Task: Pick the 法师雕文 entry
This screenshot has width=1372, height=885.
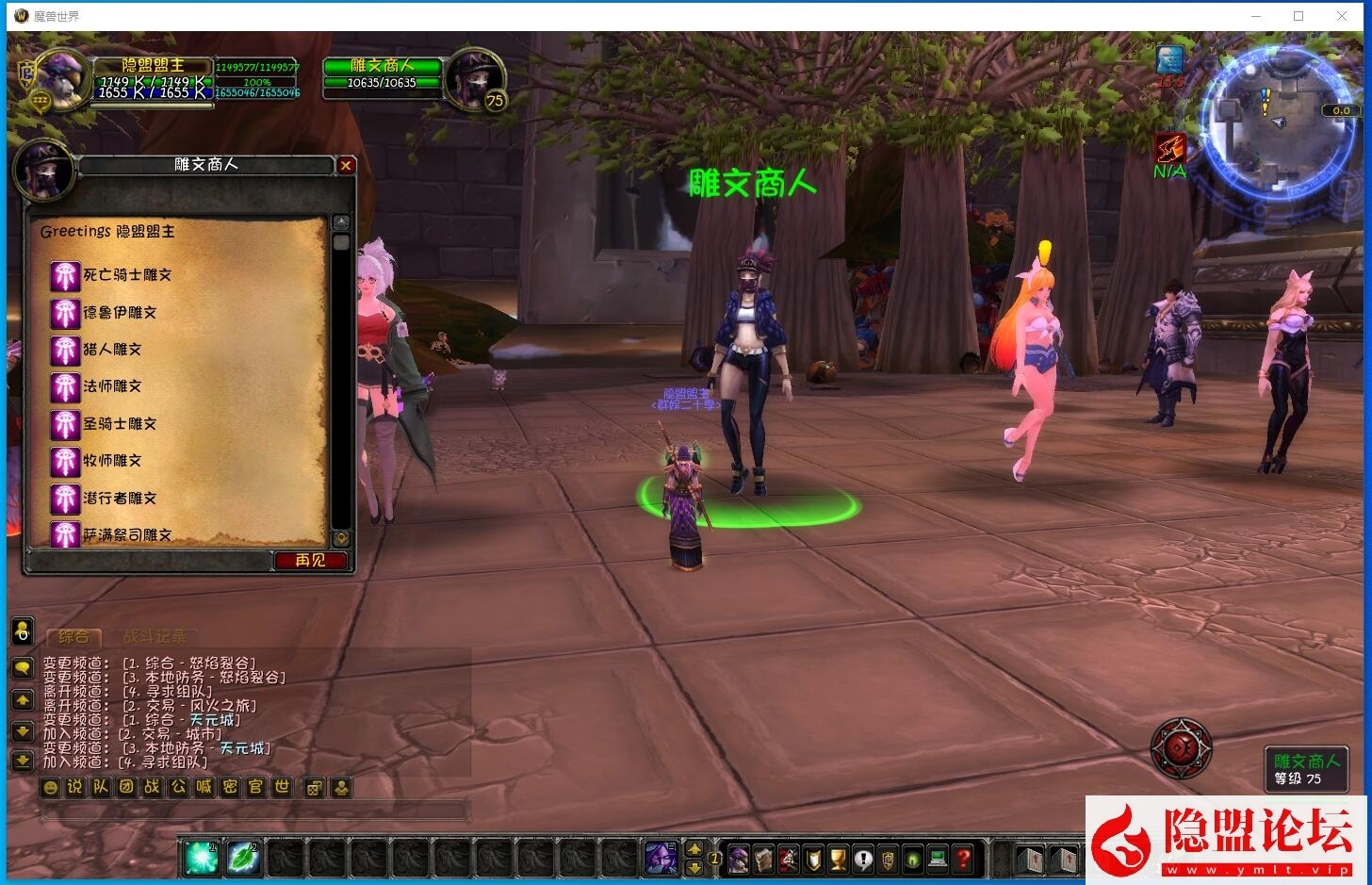Action: (x=112, y=386)
